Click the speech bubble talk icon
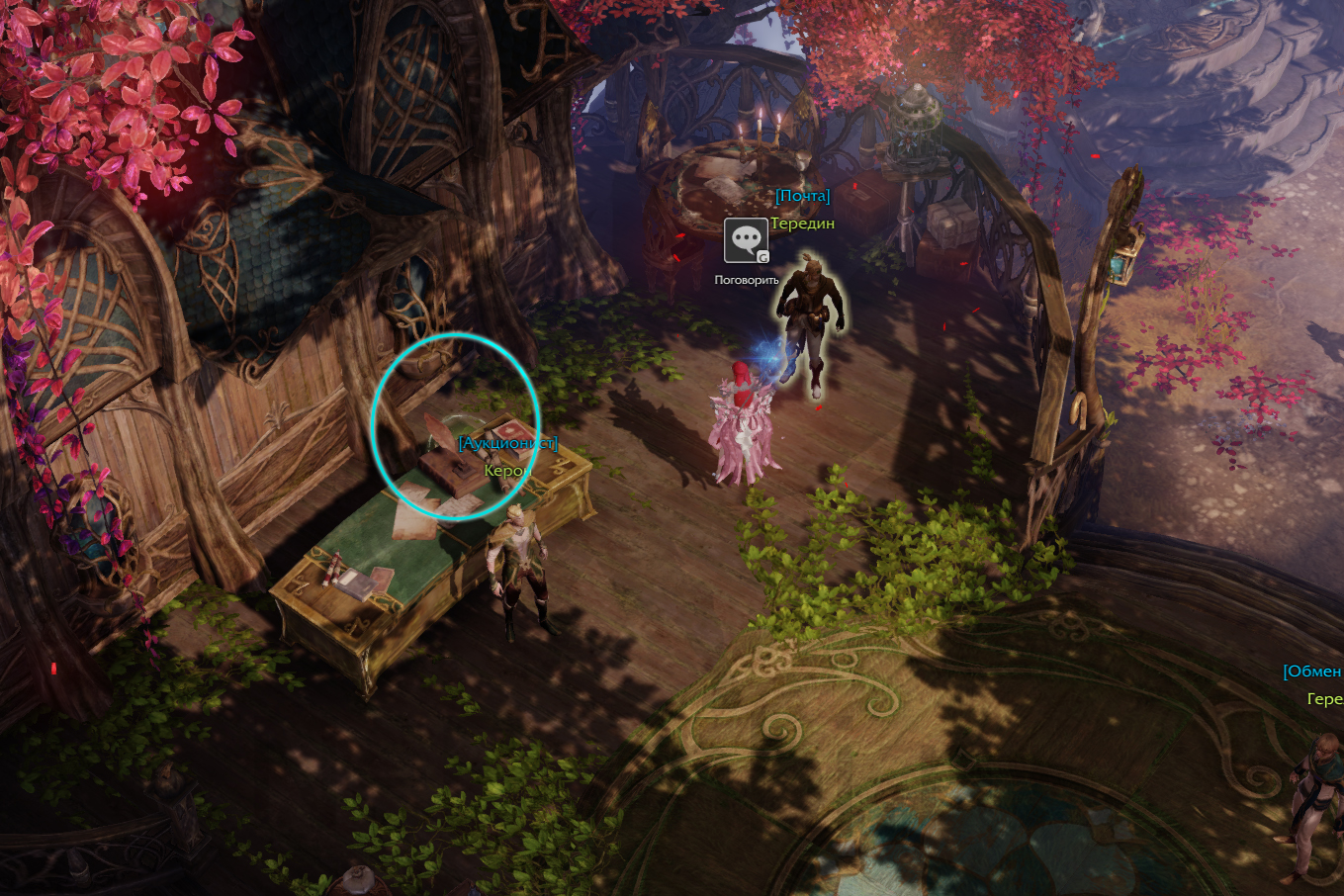1344x896 pixels. pyautogui.click(x=746, y=240)
